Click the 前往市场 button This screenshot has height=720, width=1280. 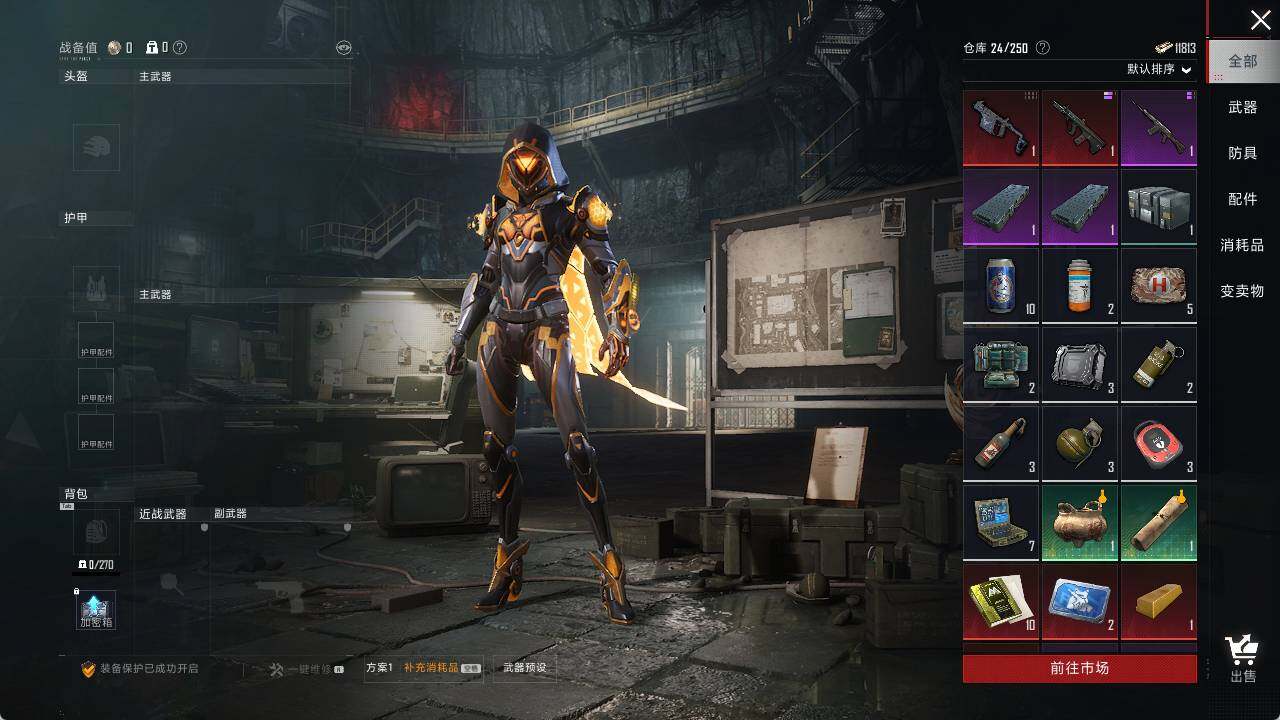coord(1079,668)
